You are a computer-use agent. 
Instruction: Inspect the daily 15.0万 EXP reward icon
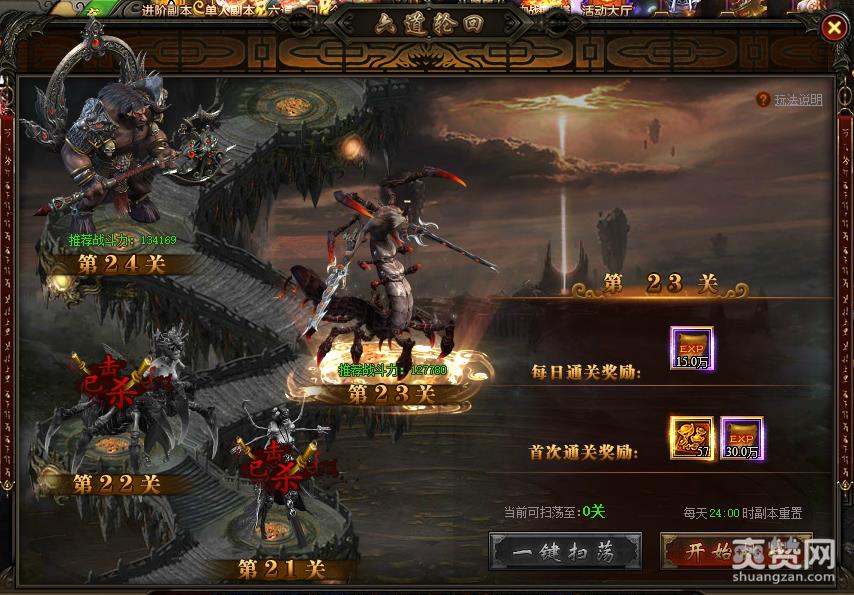(x=691, y=348)
